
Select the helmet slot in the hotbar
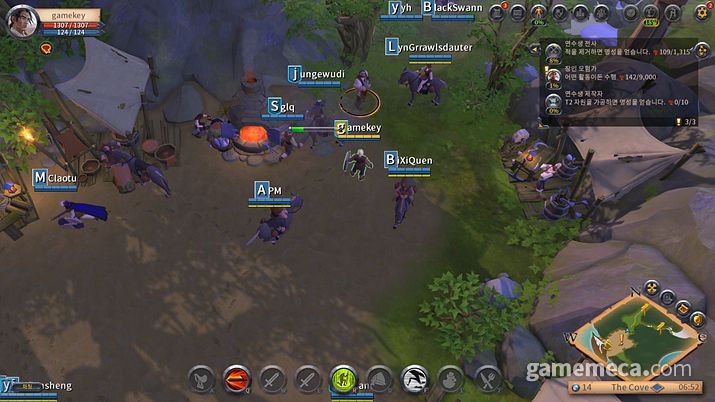coord(377,379)
